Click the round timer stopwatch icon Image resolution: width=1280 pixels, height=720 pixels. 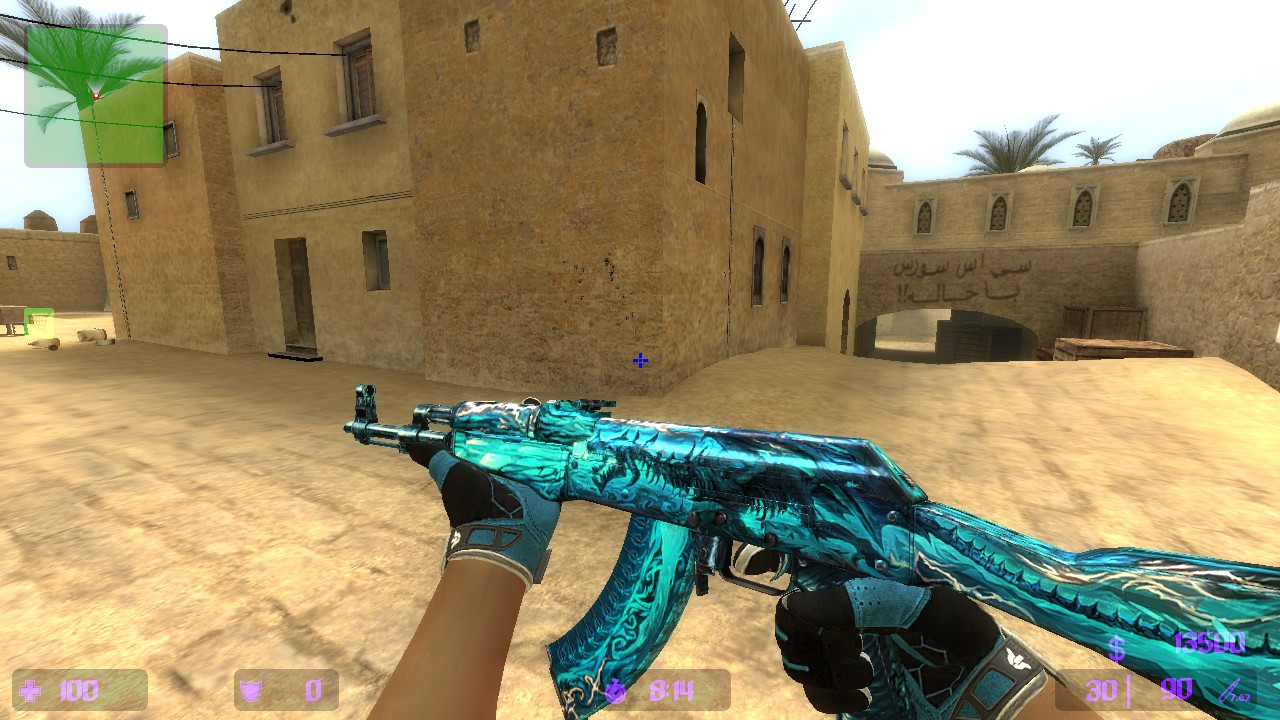pyautogui.click(x=617, y=689)
